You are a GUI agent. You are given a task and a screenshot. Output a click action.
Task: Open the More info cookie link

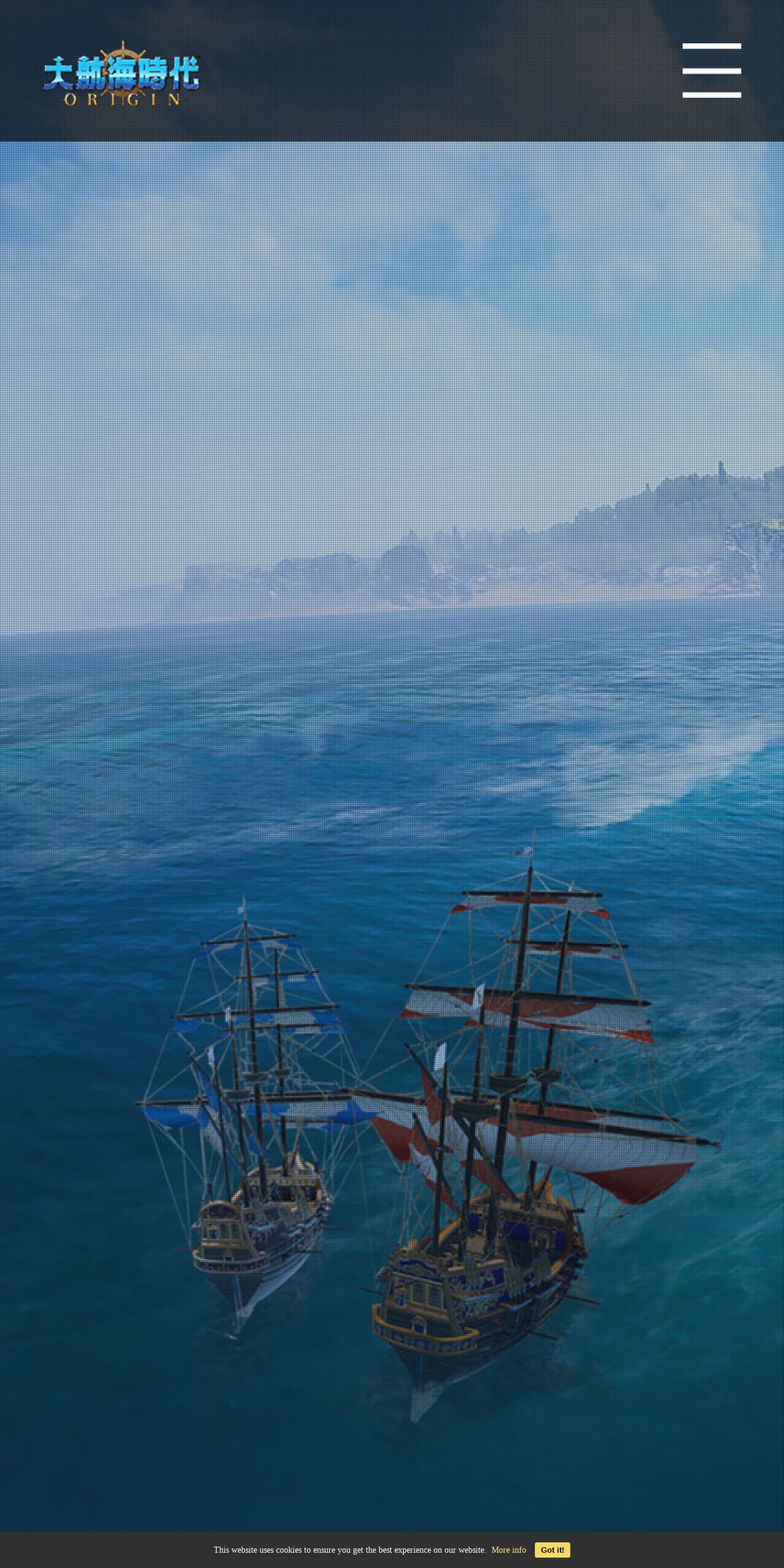point(508,1550)
